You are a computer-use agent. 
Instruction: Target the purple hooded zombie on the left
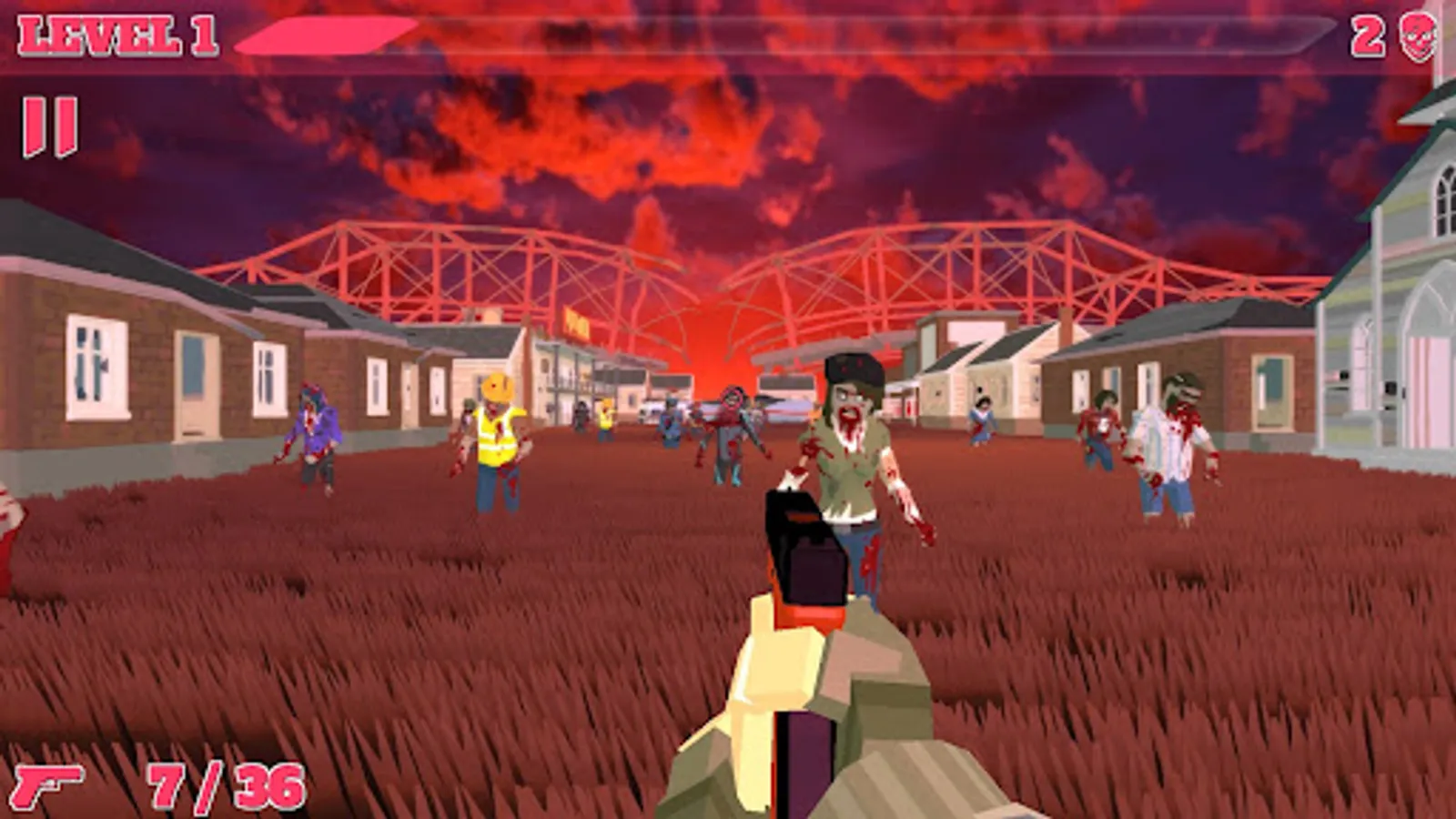point(314,428)
